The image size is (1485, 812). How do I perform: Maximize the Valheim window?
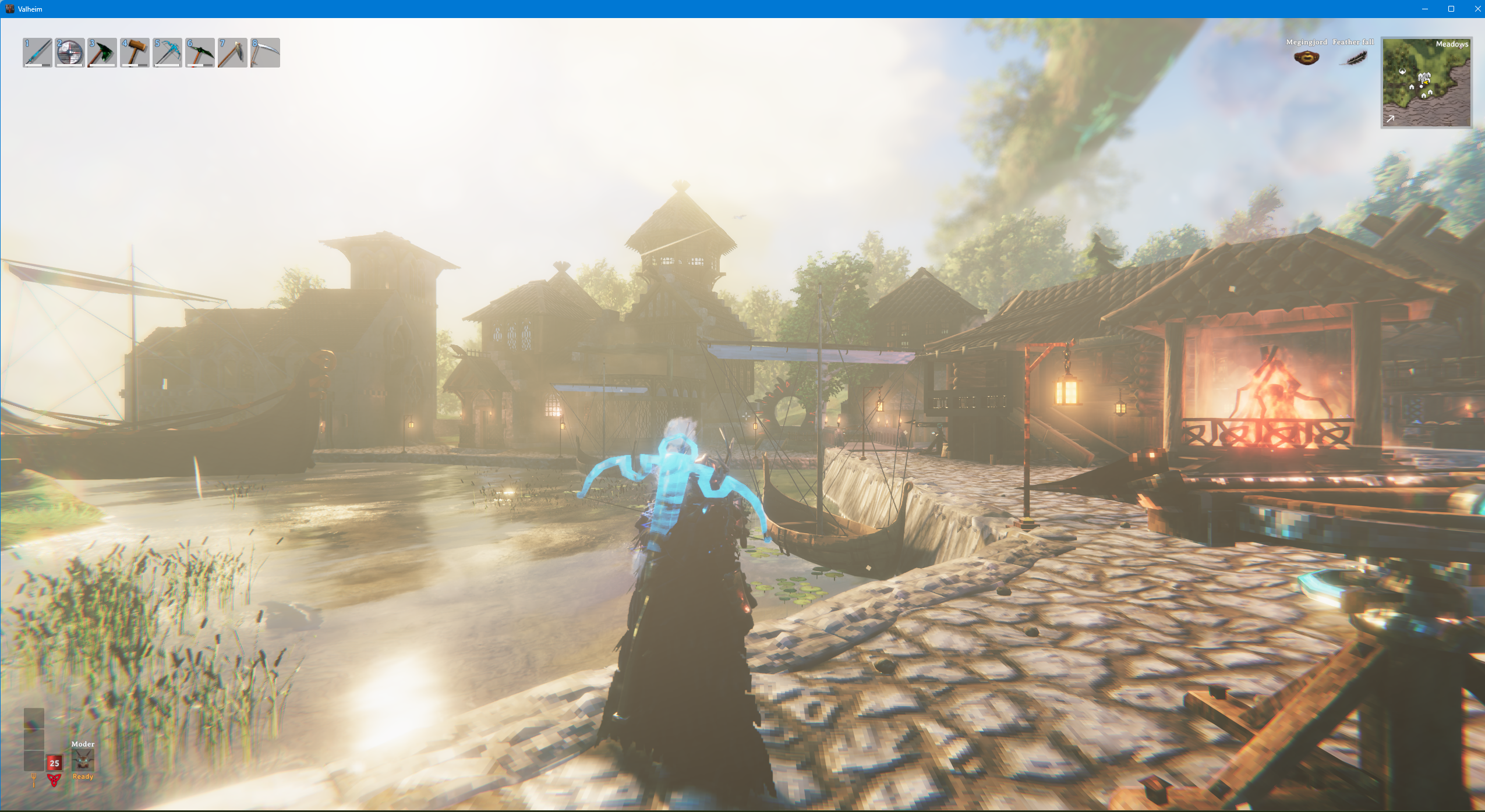[1451, 9]
